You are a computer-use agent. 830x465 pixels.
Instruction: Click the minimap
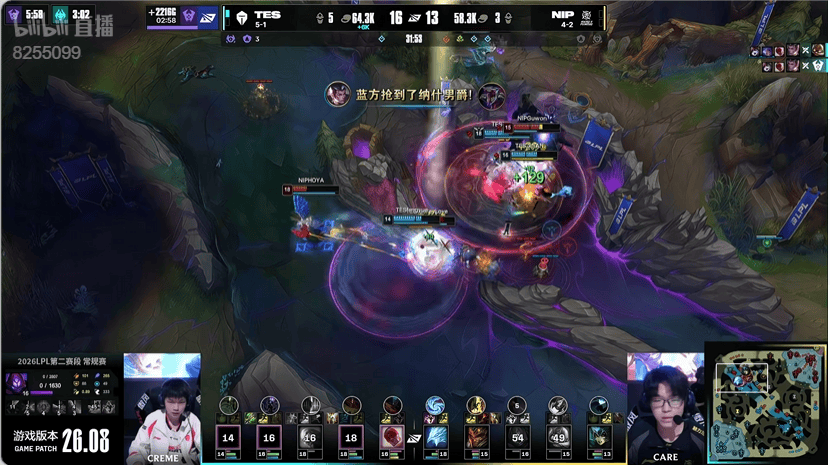(765, 403)
